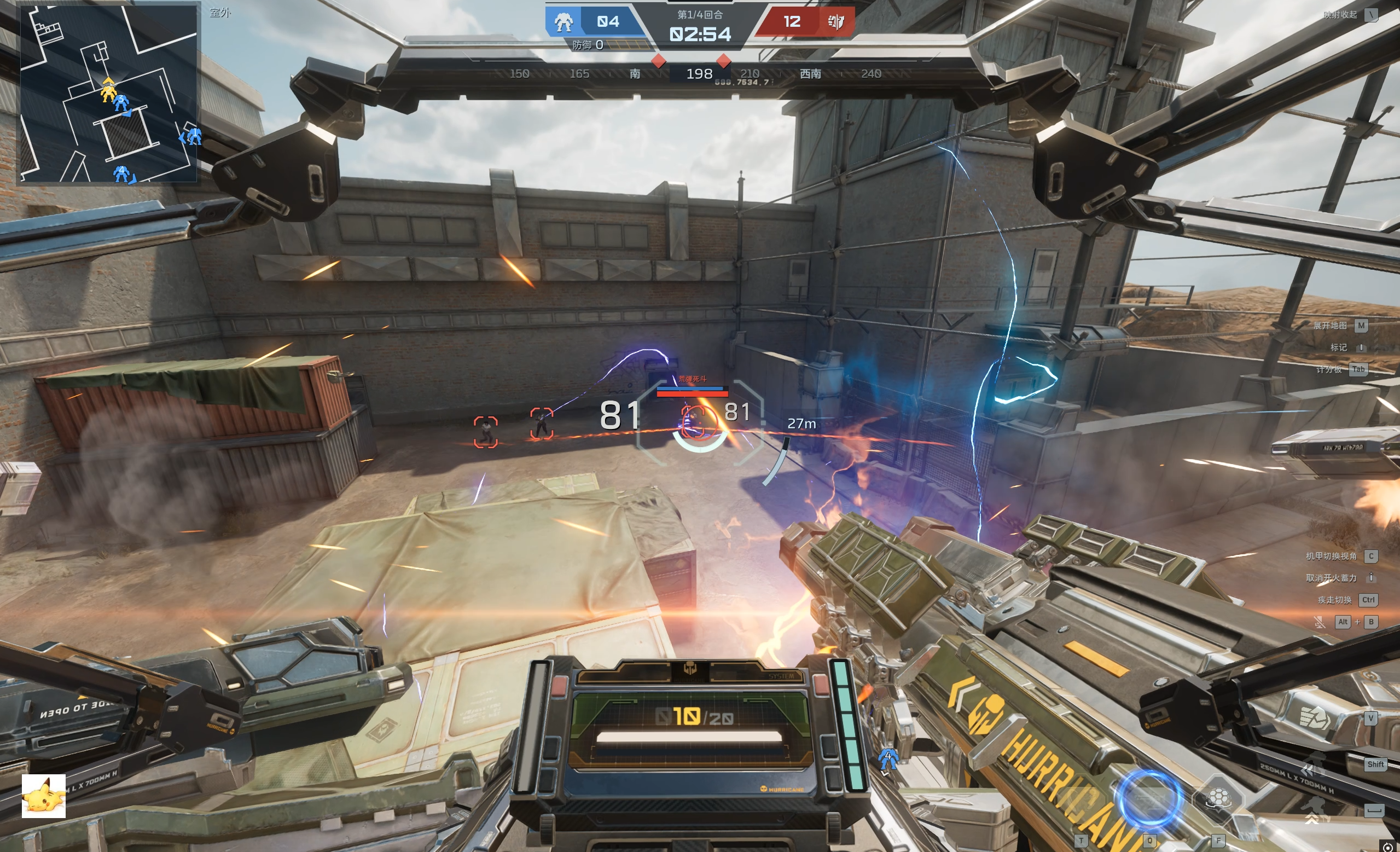Click the circular icon in bottom-right corner

1387,847
